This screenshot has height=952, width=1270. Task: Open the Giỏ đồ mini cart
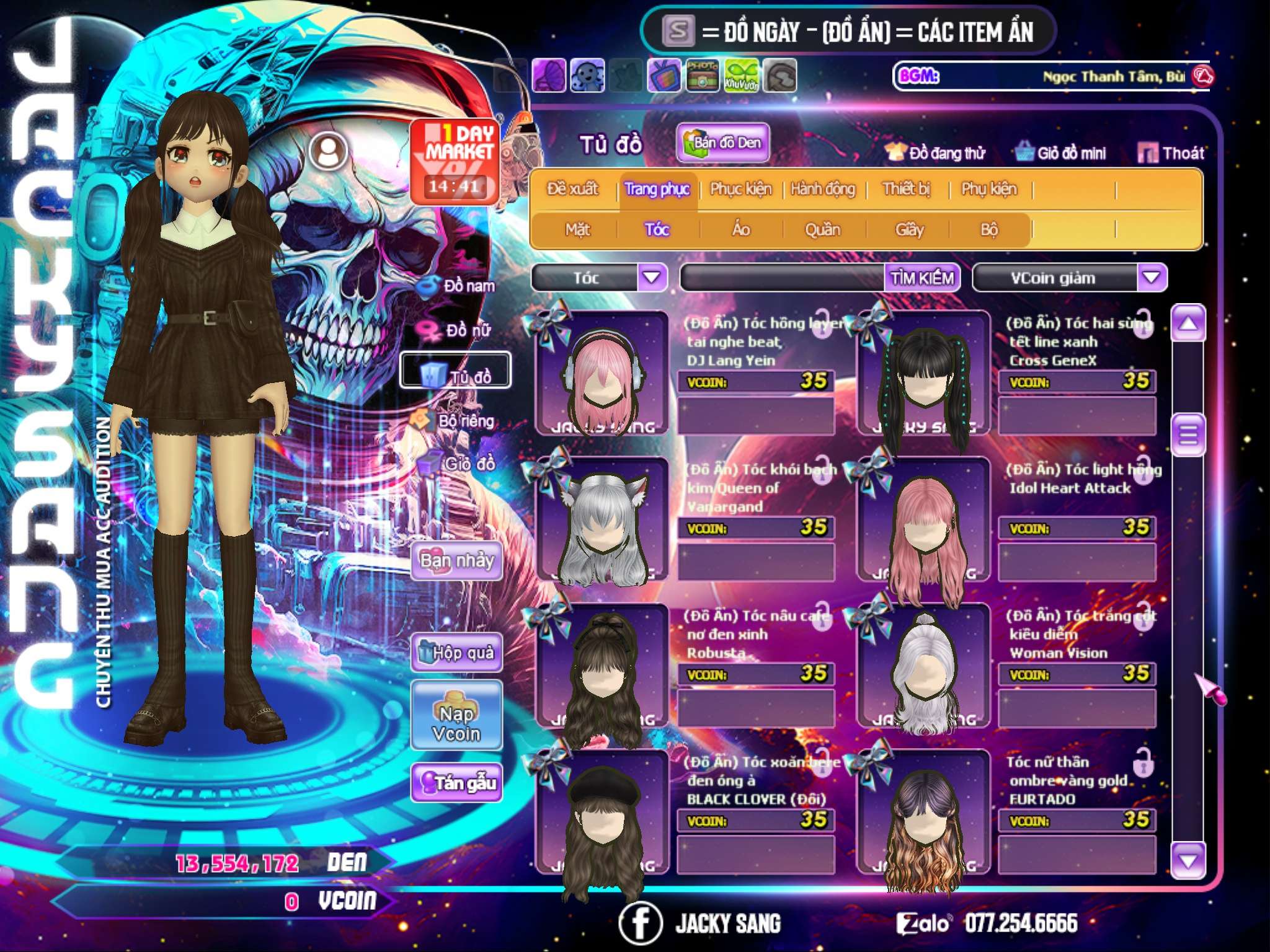coord(1061,153)
